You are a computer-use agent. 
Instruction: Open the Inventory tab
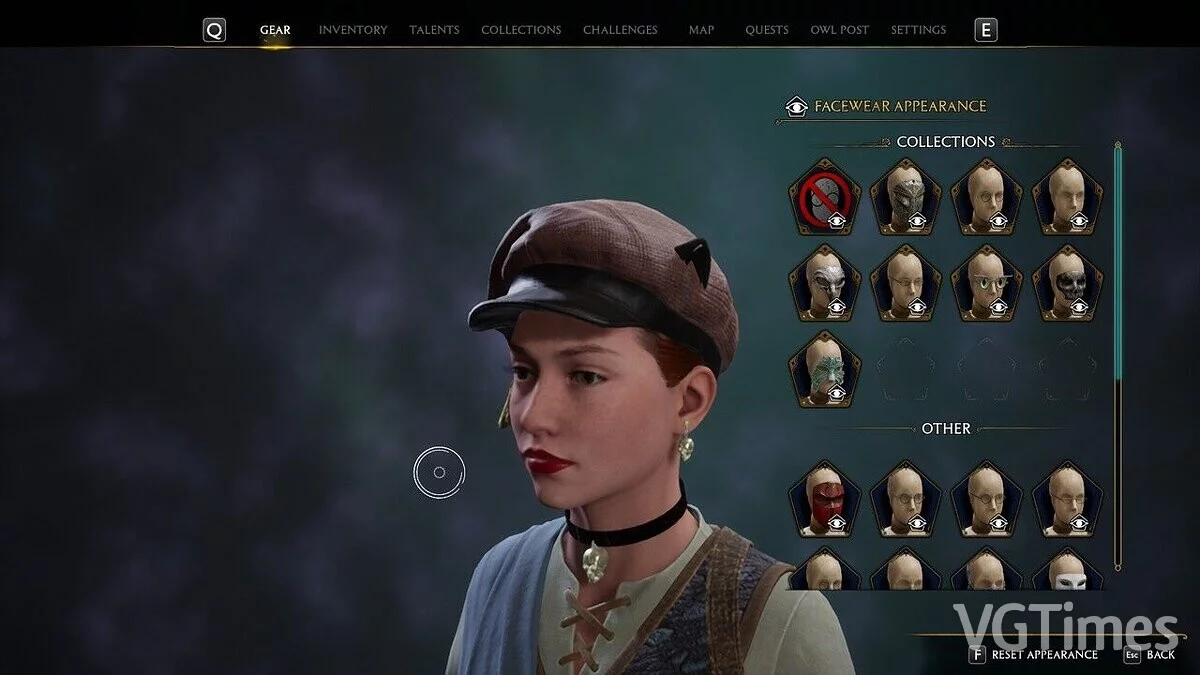click(352, 30)
